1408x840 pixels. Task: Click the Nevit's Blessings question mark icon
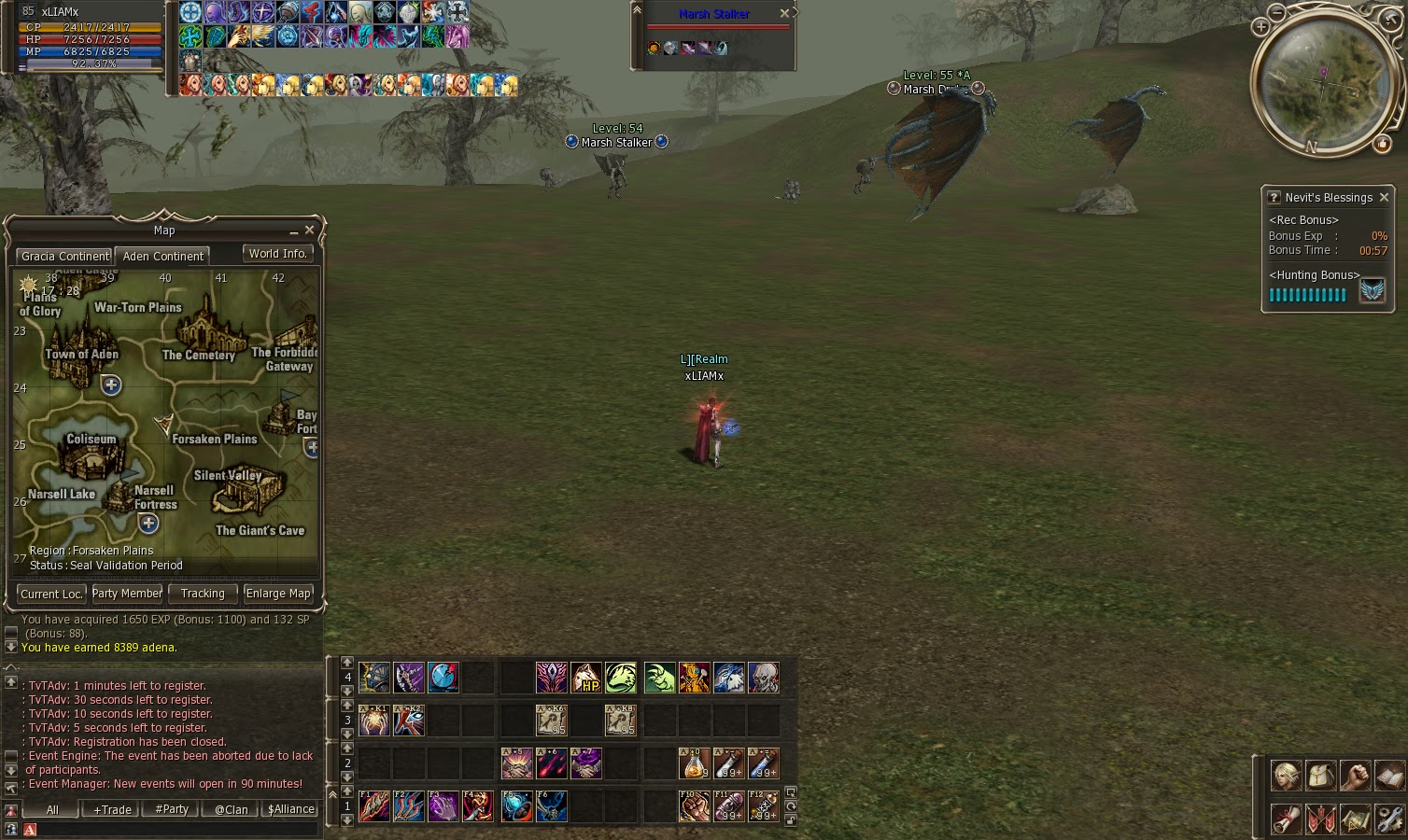[1274, 197]
